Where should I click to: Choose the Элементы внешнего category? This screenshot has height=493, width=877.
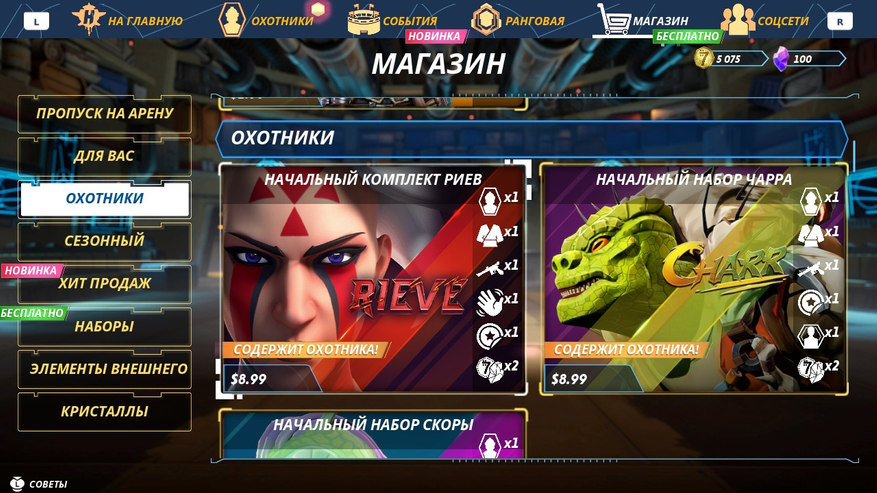pyautogui.click(x=104, y=369)
